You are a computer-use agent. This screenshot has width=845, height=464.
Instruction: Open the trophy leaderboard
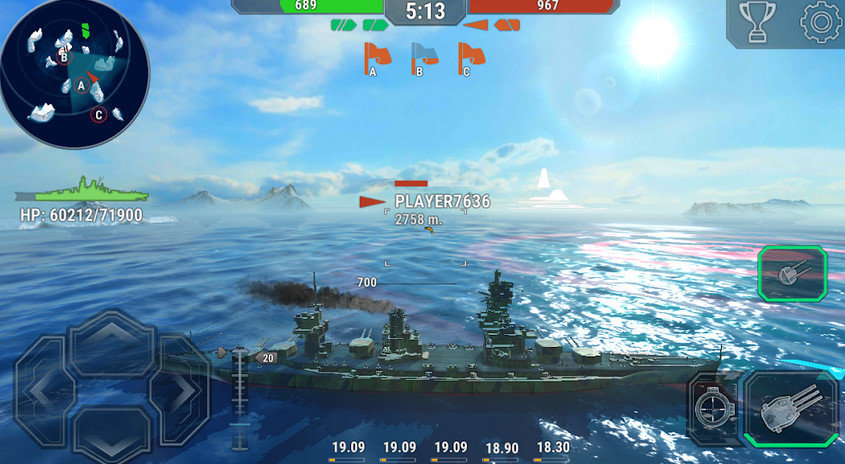click(757, 22)
